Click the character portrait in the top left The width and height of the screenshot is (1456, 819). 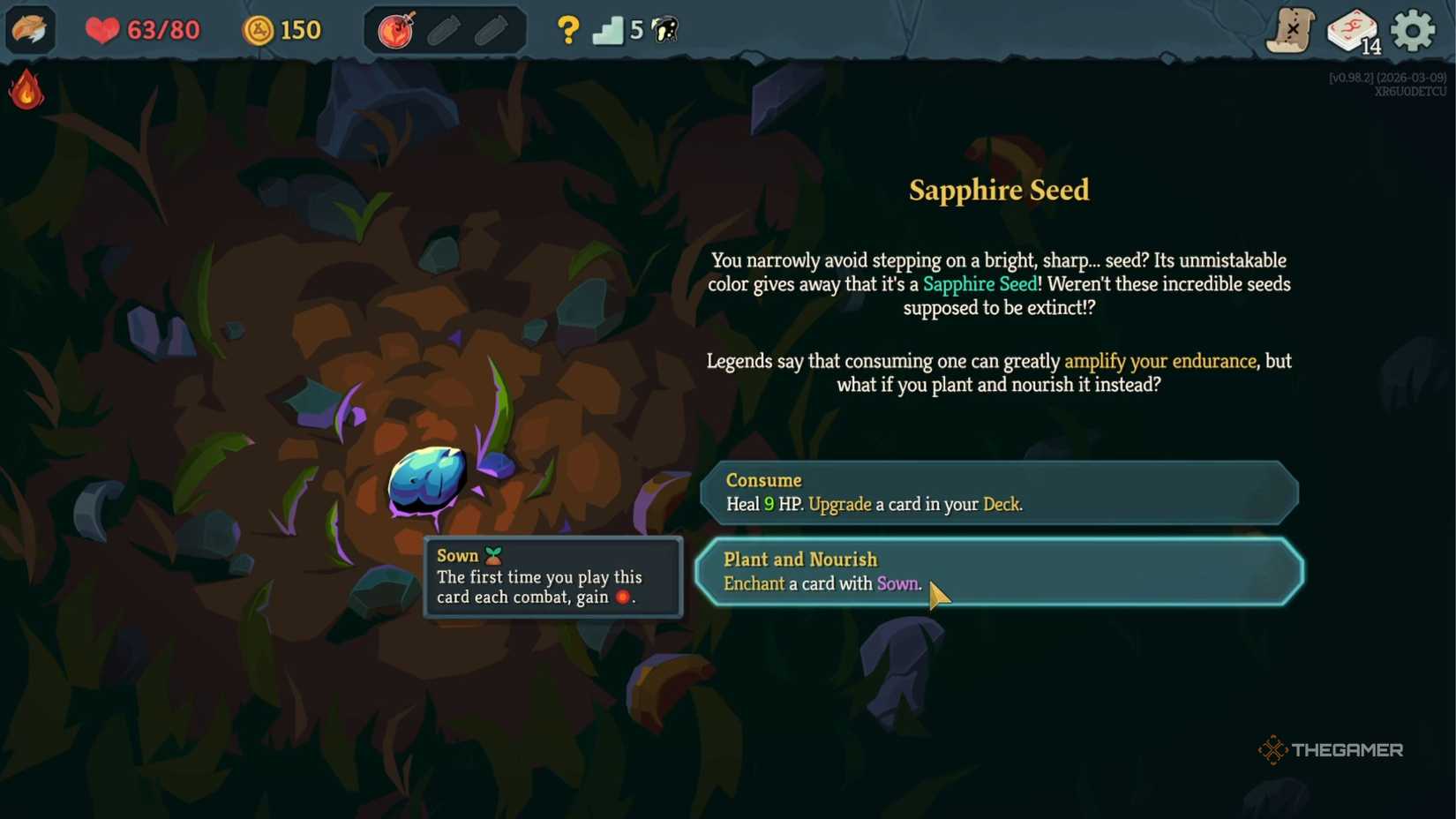(x=31, y=29)
